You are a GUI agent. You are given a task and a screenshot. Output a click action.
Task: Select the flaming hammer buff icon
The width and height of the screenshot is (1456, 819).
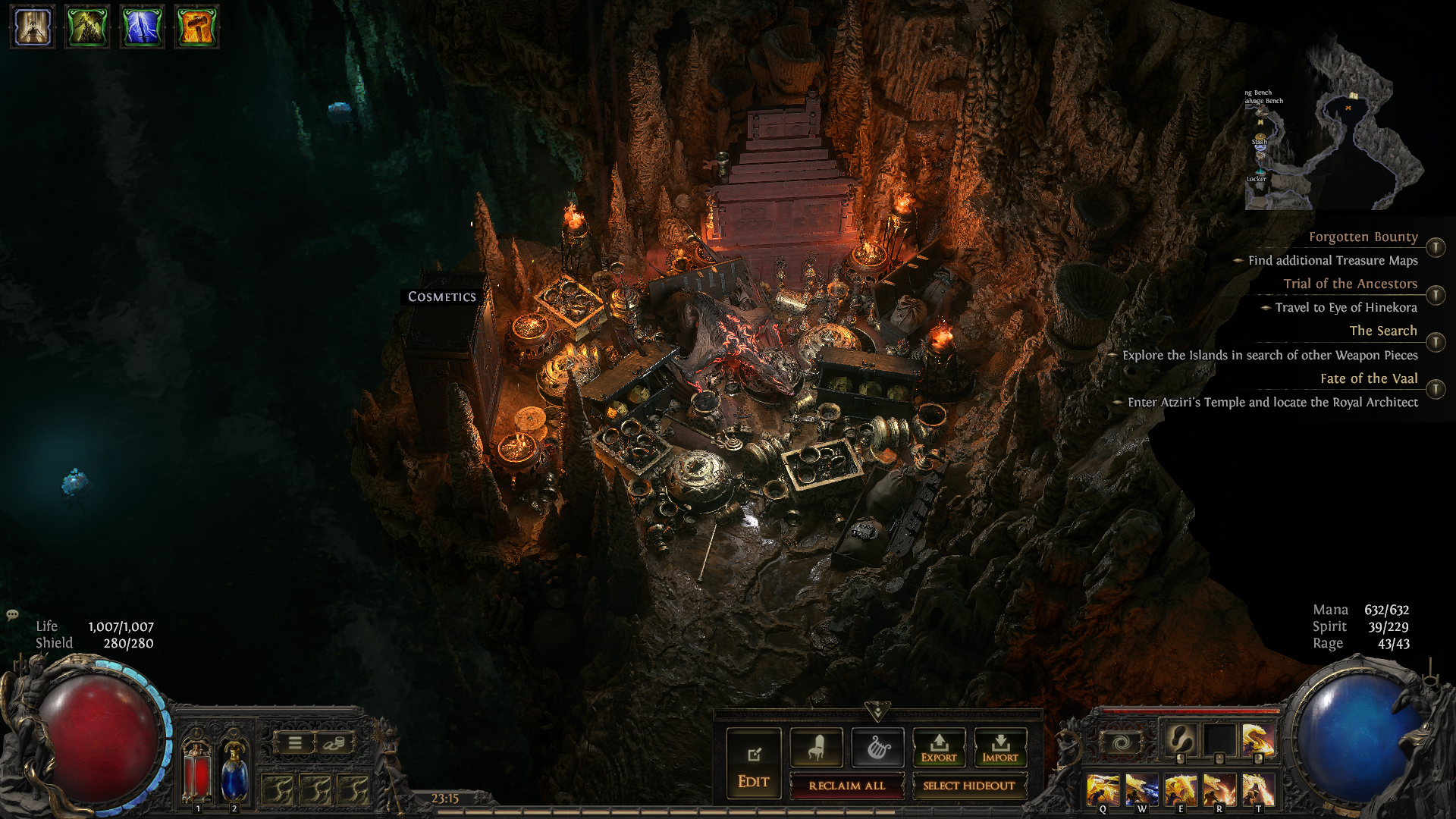click(x=196, y=27)
